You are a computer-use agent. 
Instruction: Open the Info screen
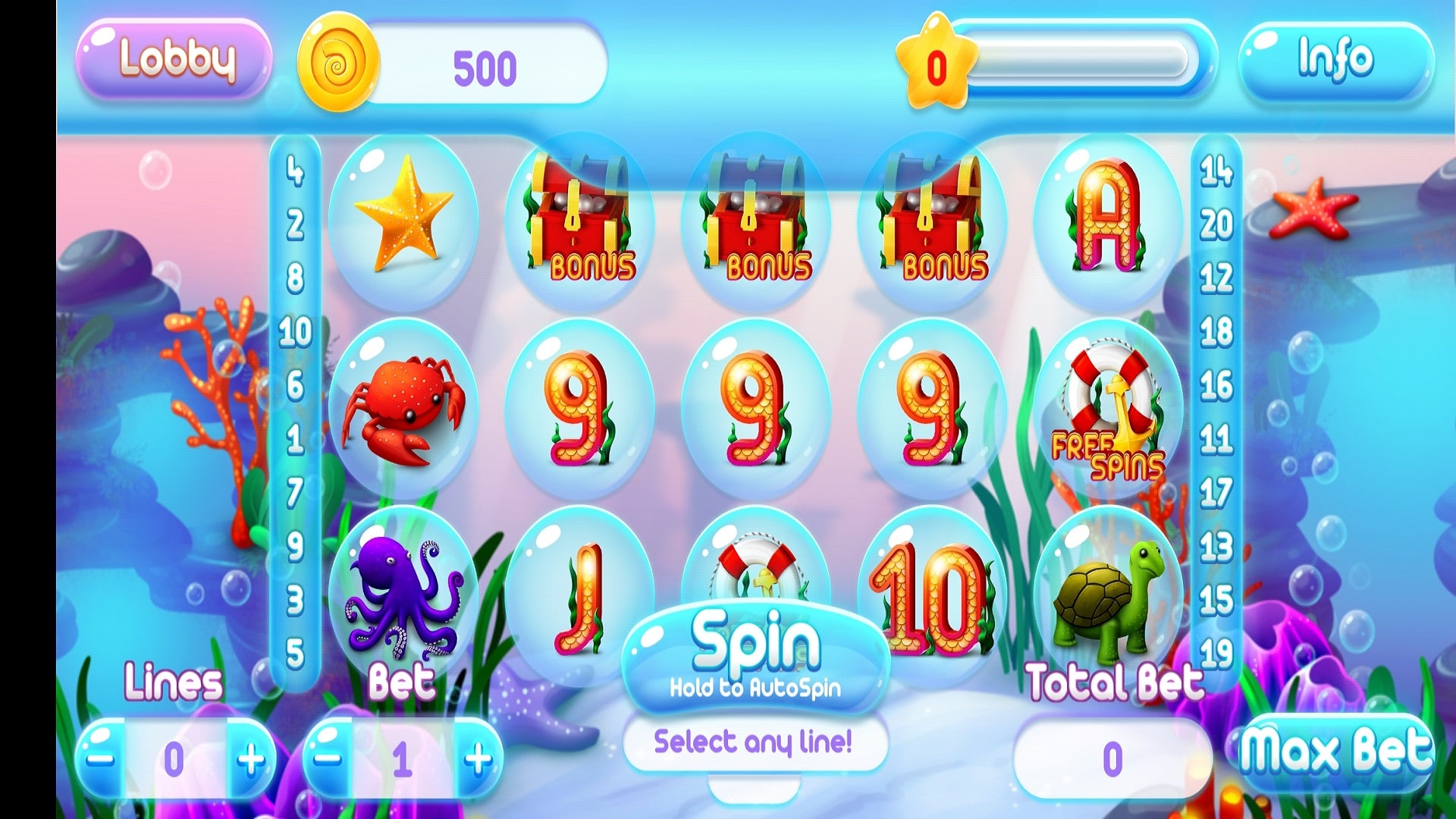(1335, 59)
